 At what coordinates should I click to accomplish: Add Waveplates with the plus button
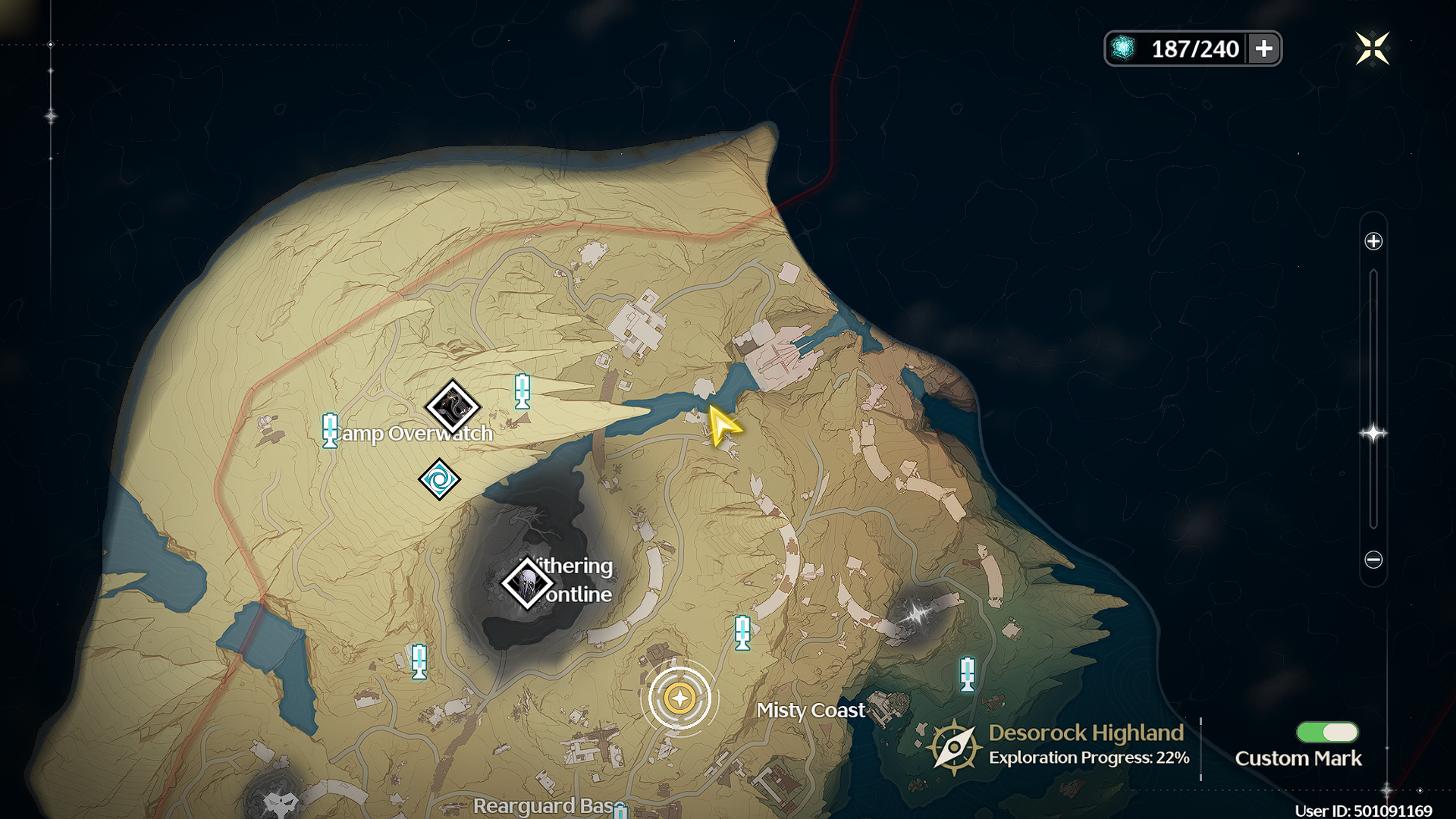pos(1263,49)
